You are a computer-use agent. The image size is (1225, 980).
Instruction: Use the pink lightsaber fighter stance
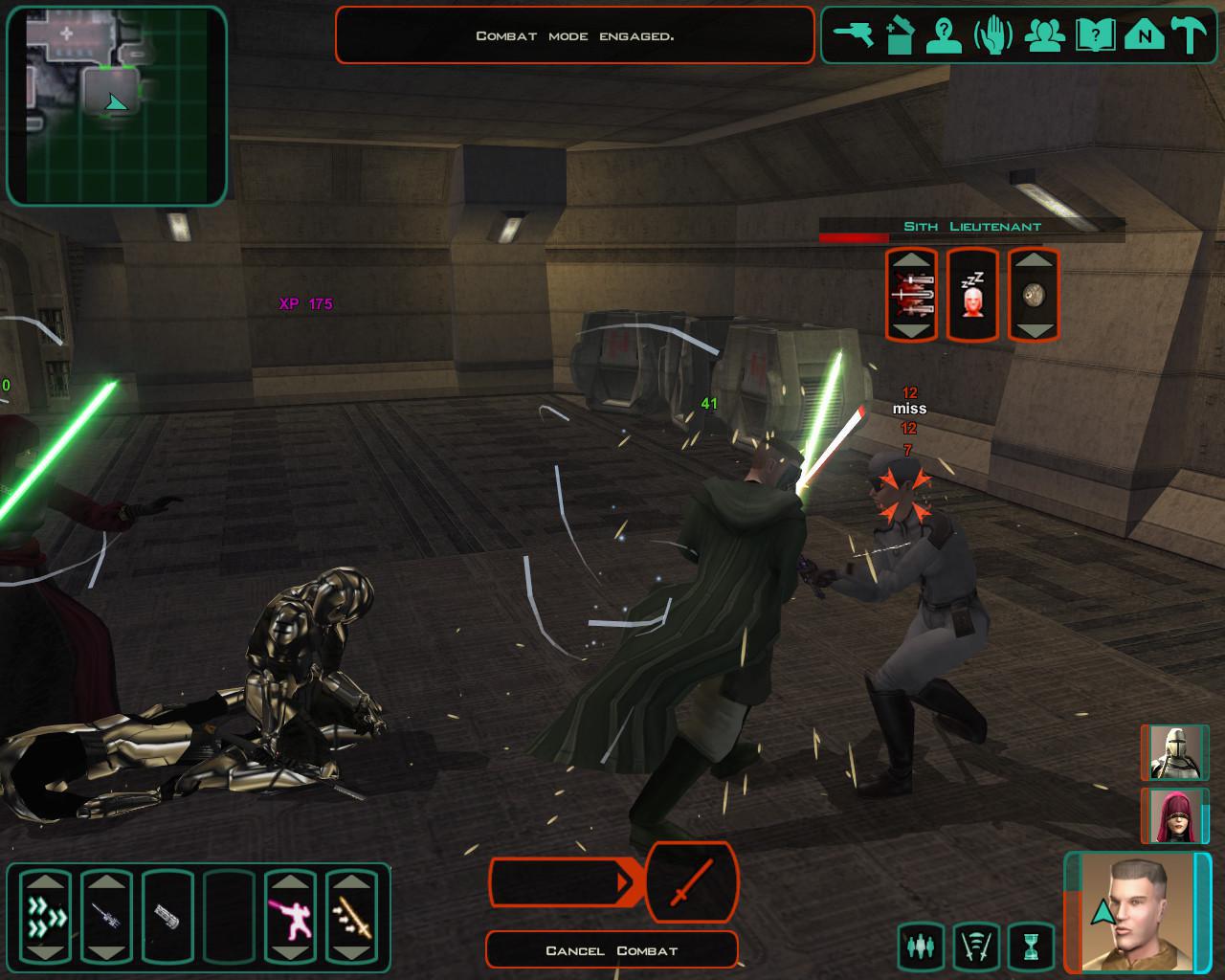tap(290, 917)
